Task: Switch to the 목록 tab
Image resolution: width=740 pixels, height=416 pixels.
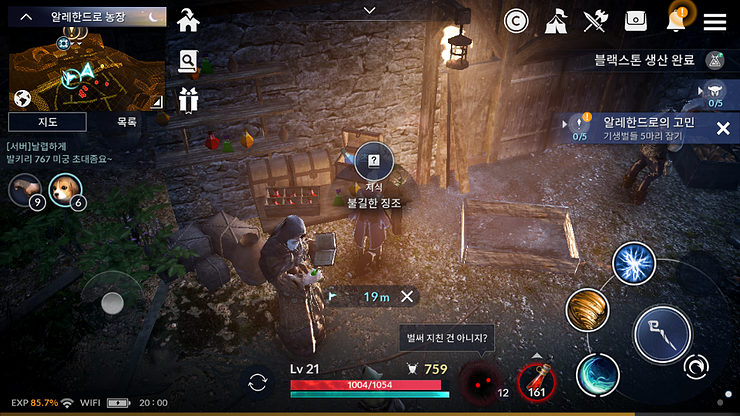Action: click(x=127, y=122)
